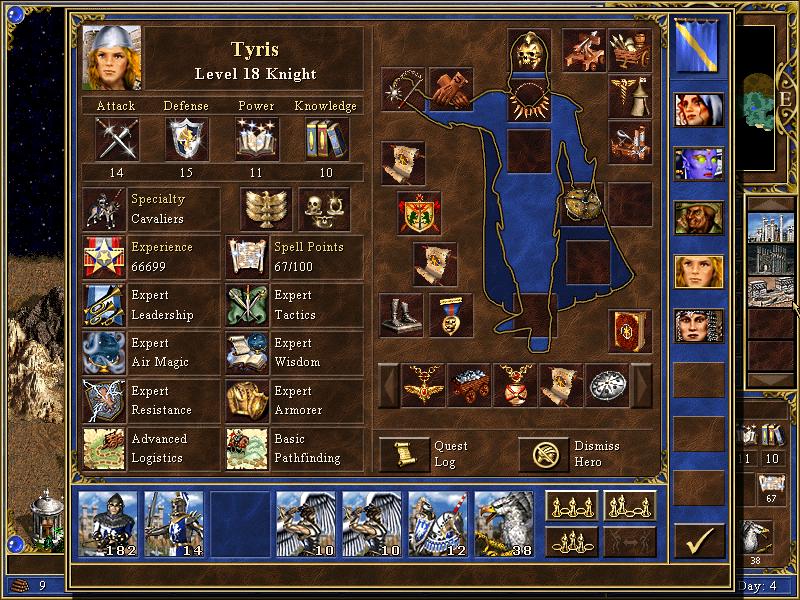The width and height of the screenshot is (800, 600).
Task: Check Expert Armorer skill
Action: [x=247, y=401]
